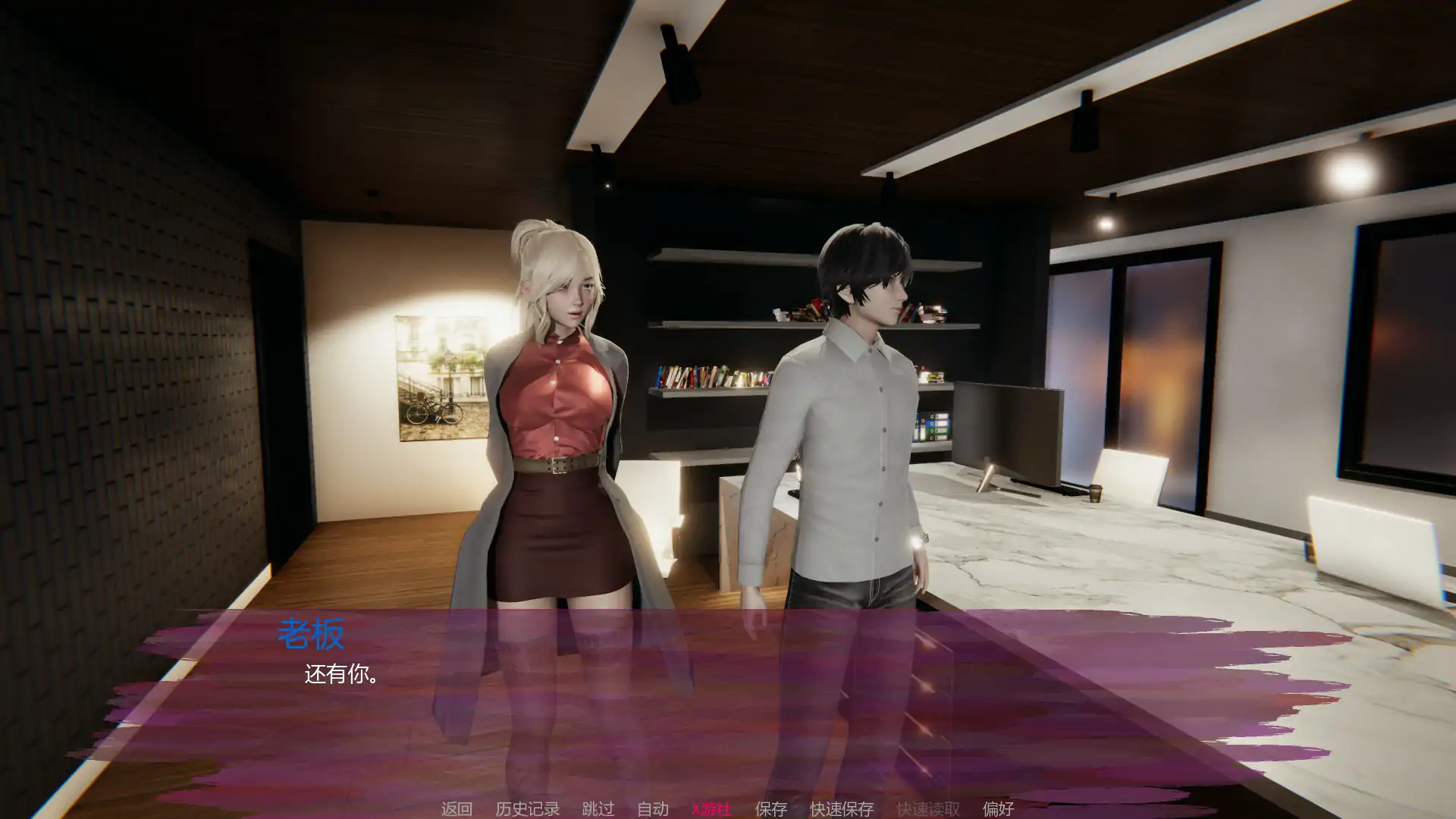
Task: Open the highlighted X游社 link
Action: (711, 809)
